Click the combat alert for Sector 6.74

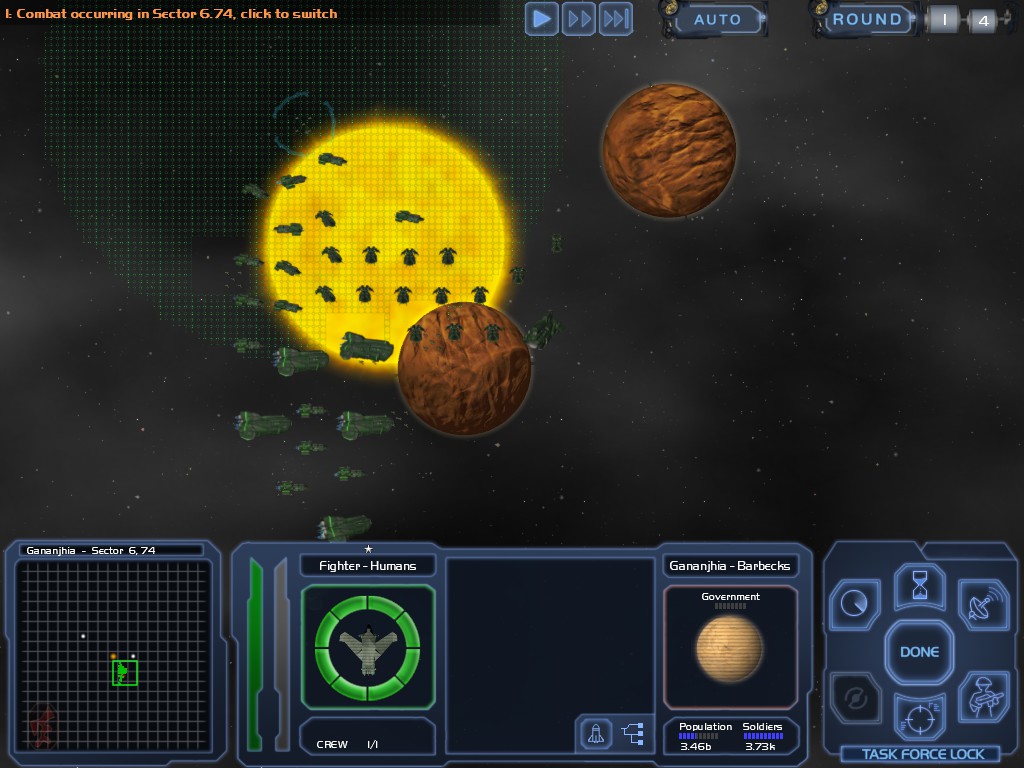(x=171, y=14)
